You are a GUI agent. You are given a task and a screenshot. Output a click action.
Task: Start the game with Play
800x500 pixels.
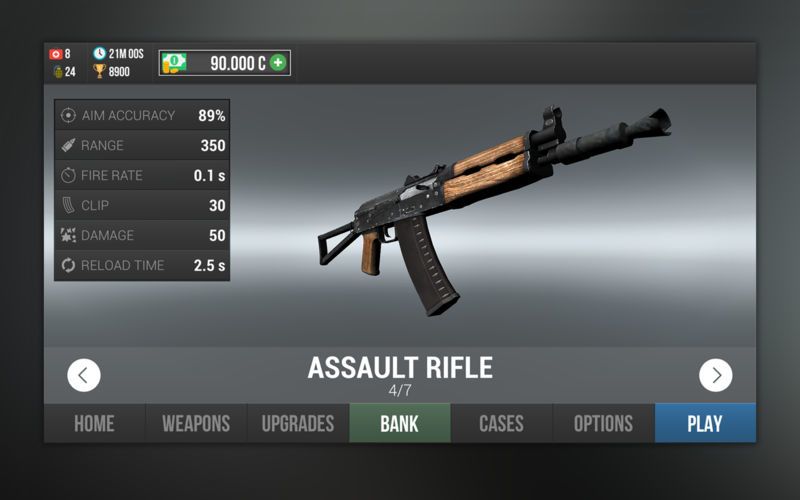705,423
